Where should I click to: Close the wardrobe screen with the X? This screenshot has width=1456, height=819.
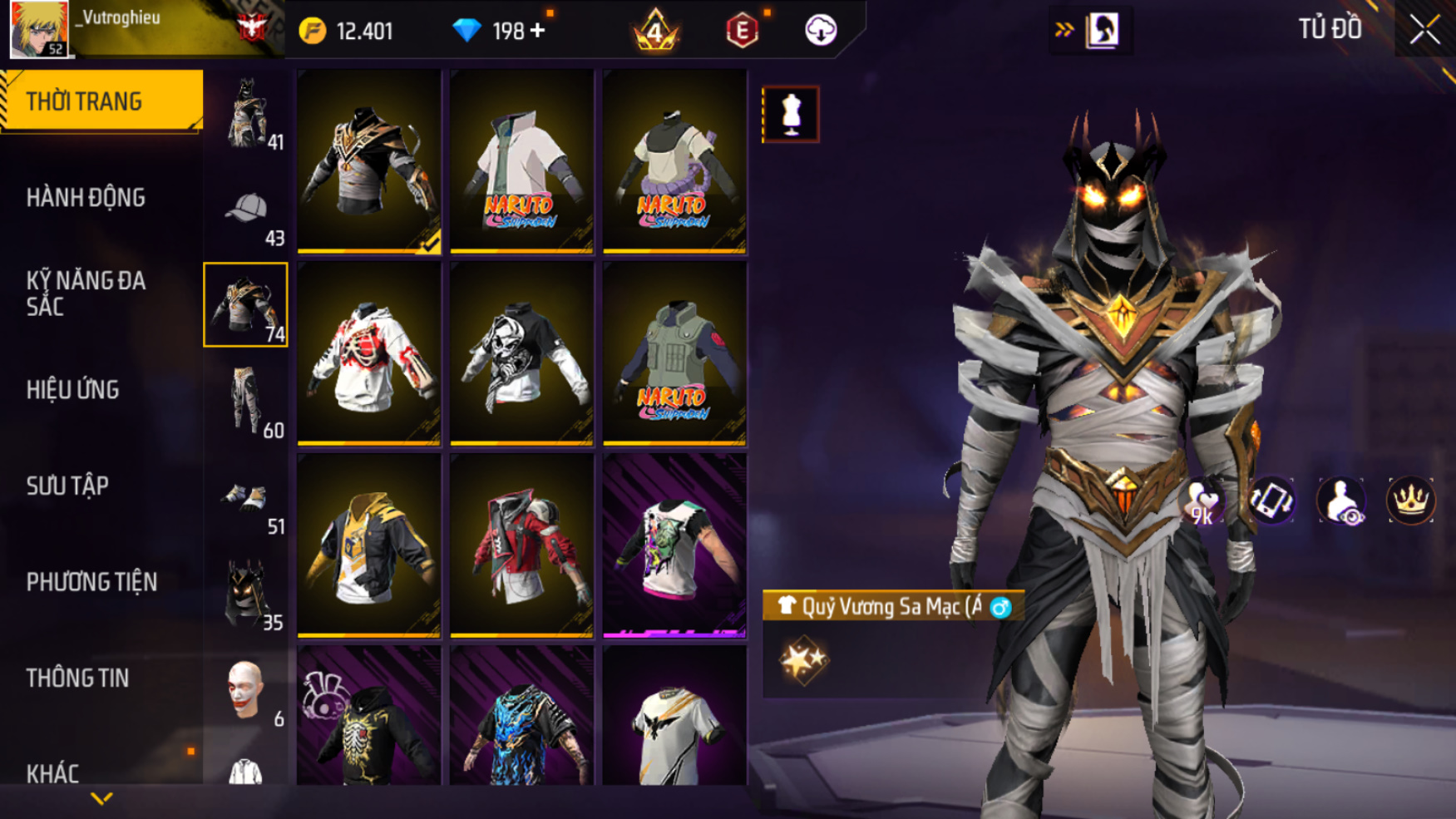coord(1424,30)
